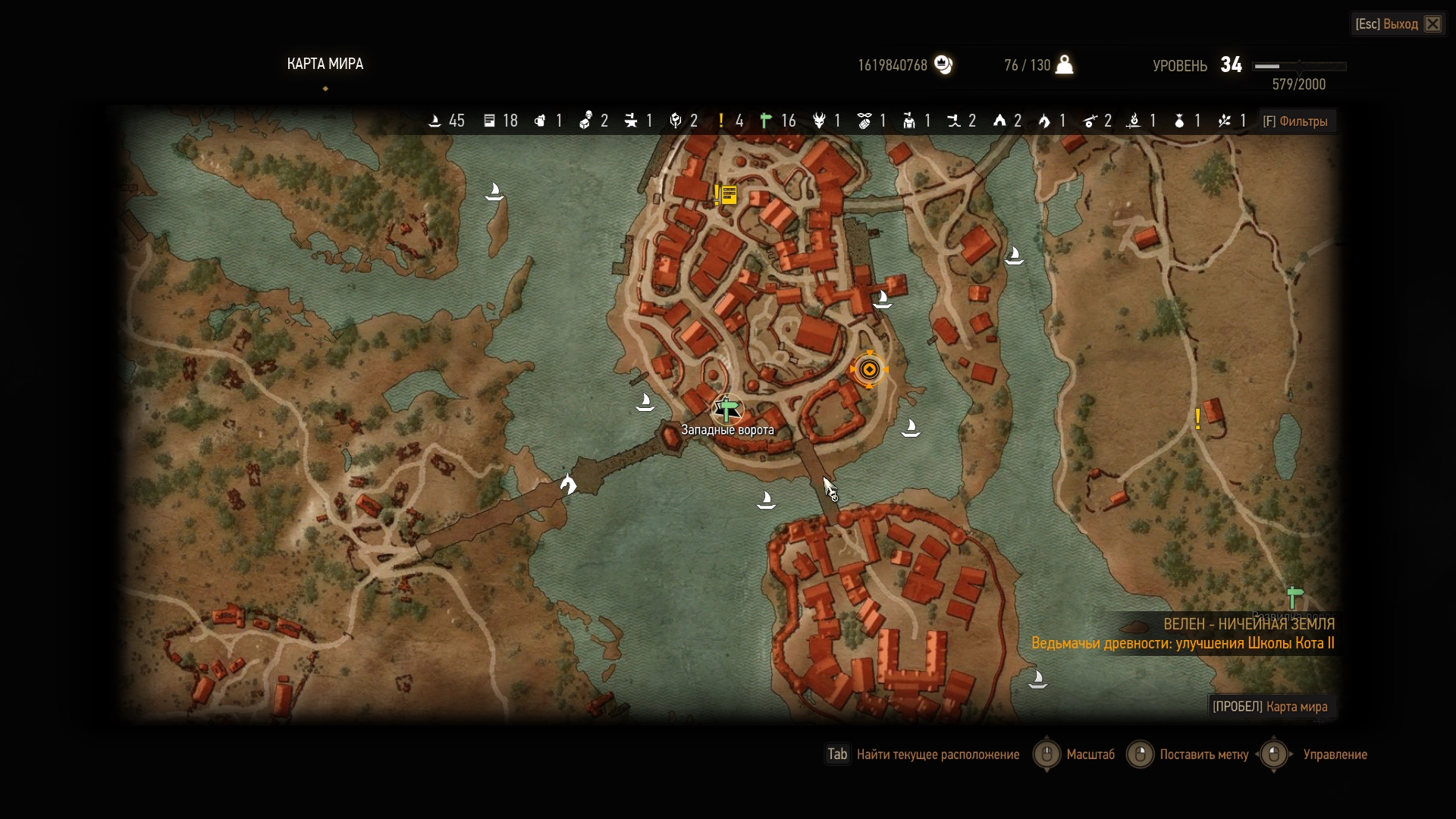Open the map filters panel
This screenshot has width=1456, height=819.
[x=1295, y=121]
